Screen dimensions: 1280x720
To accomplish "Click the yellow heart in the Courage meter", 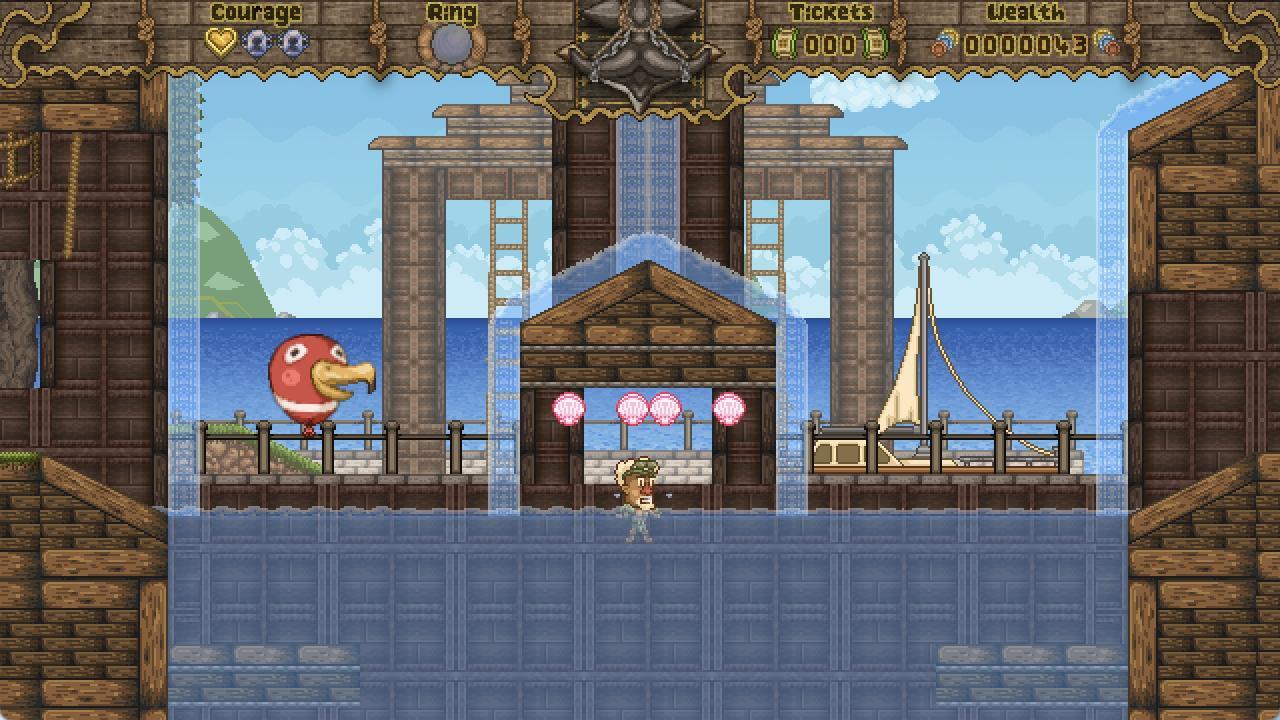I will [x=222, y=41].
